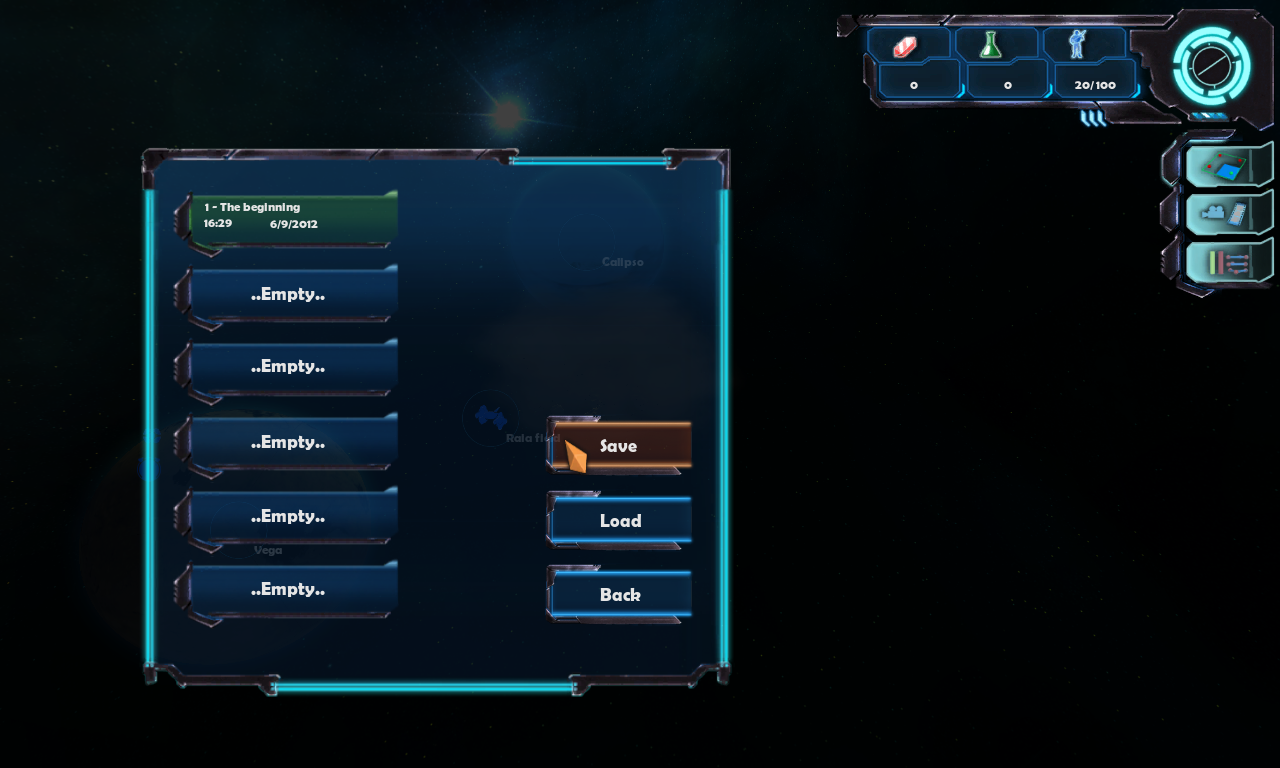
Task: Select the blue soldier population icon
Action: (x=1078, y=45)
